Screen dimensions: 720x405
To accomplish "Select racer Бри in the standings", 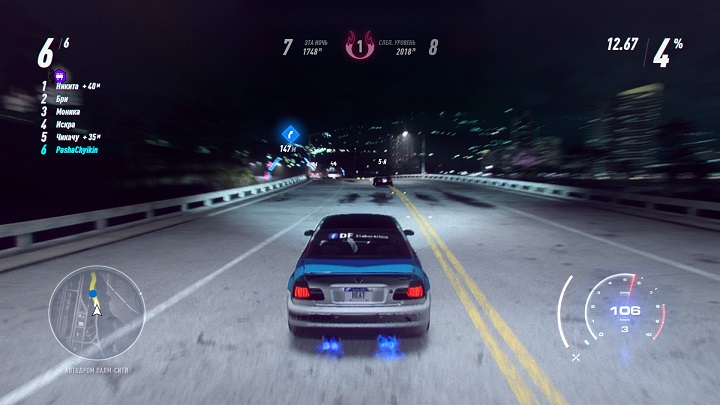I will (64, 99).
